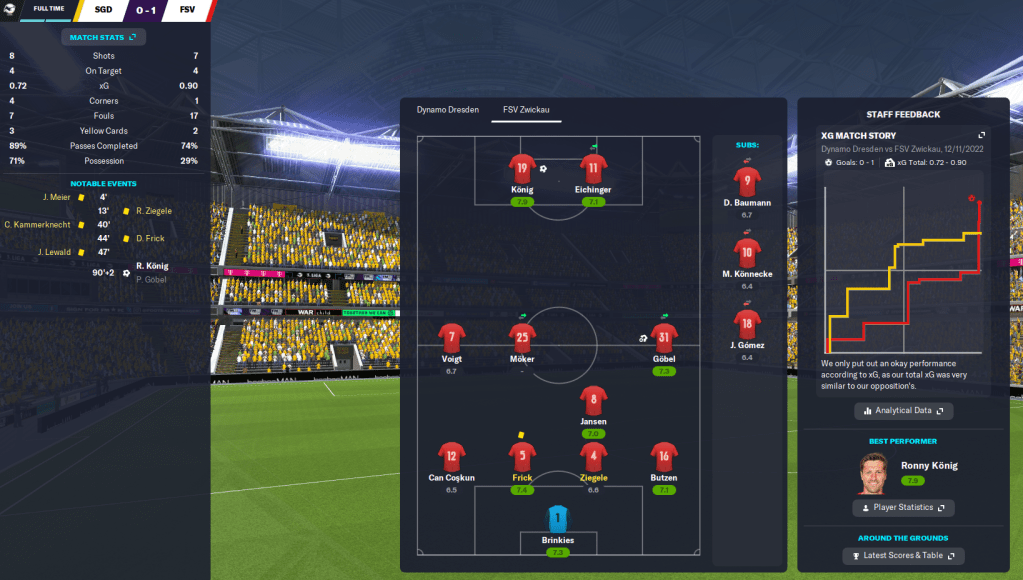1023x580 pixels.
Task: Select goalkeeper Brinkies
Action: (x=558, y=519)
